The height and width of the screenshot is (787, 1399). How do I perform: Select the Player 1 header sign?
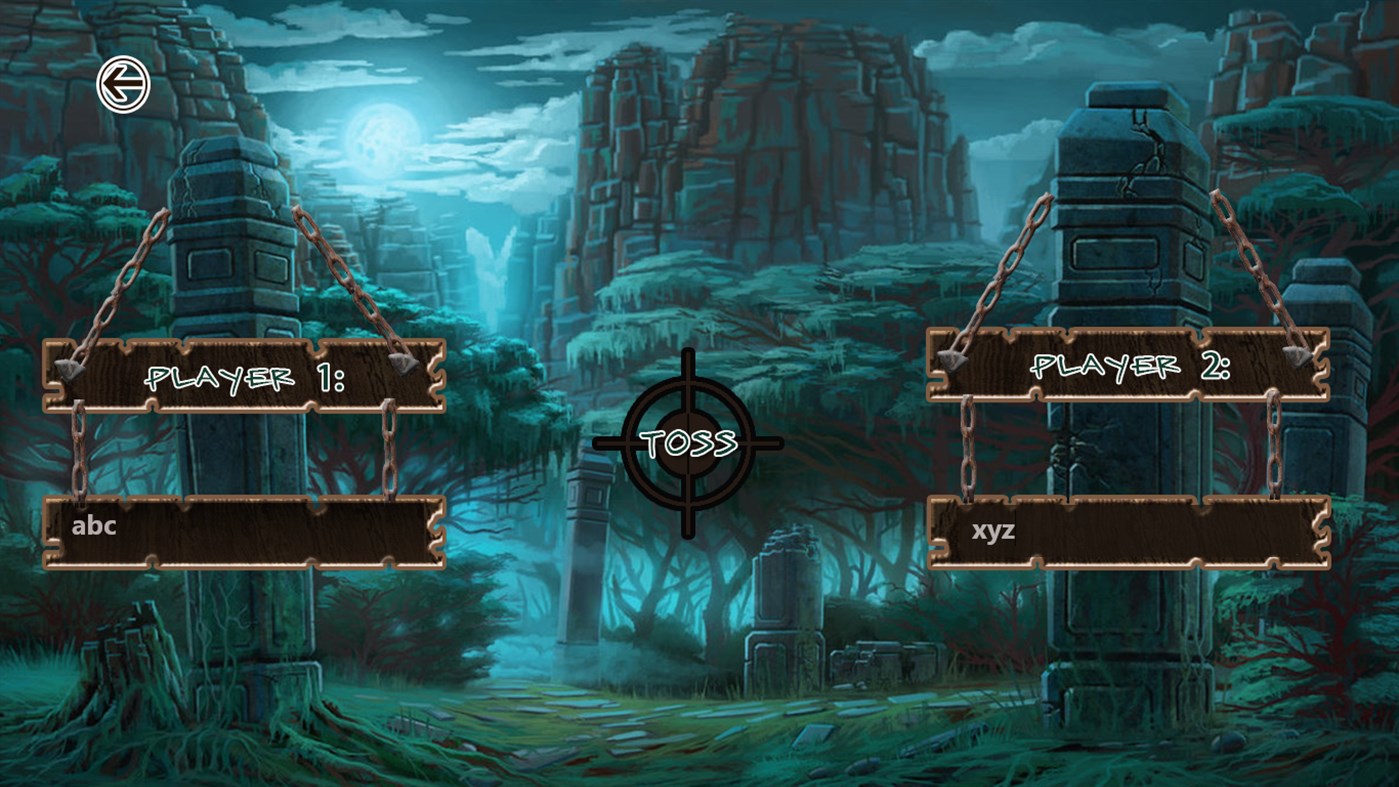pyautogui.click(x=240, y=377)
